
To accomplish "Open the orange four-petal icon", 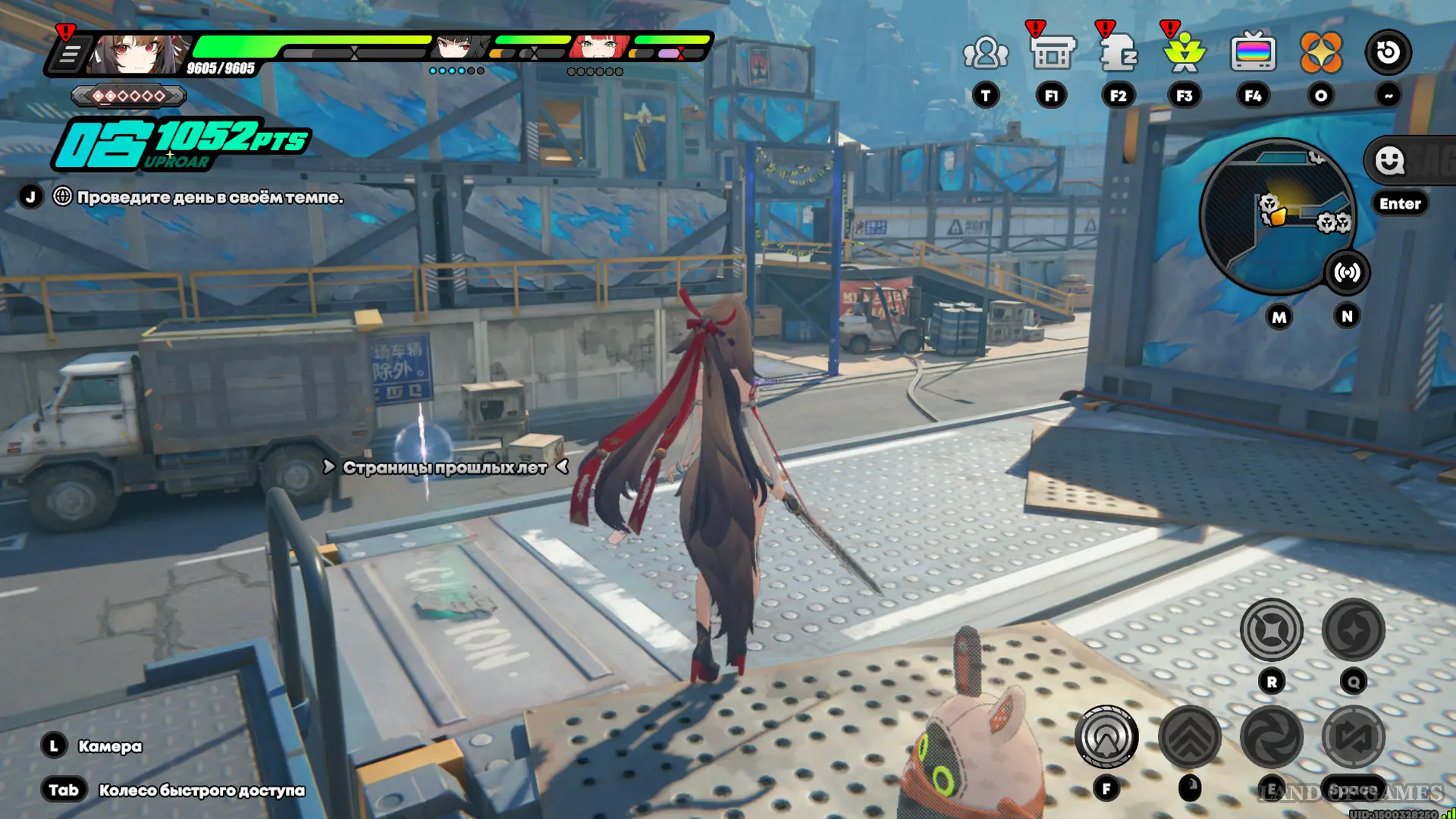I will click(x=1320, y=53).
